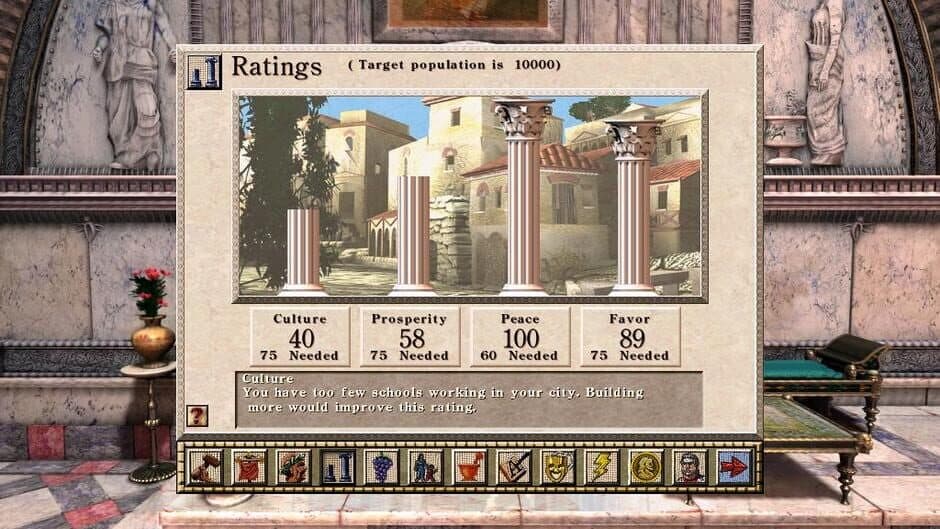This screenshot has width=940, height=529.
Task: Select the Ratings advisor columns icon in toolbar
Action: pyautogui.click(x=337, y=467)
